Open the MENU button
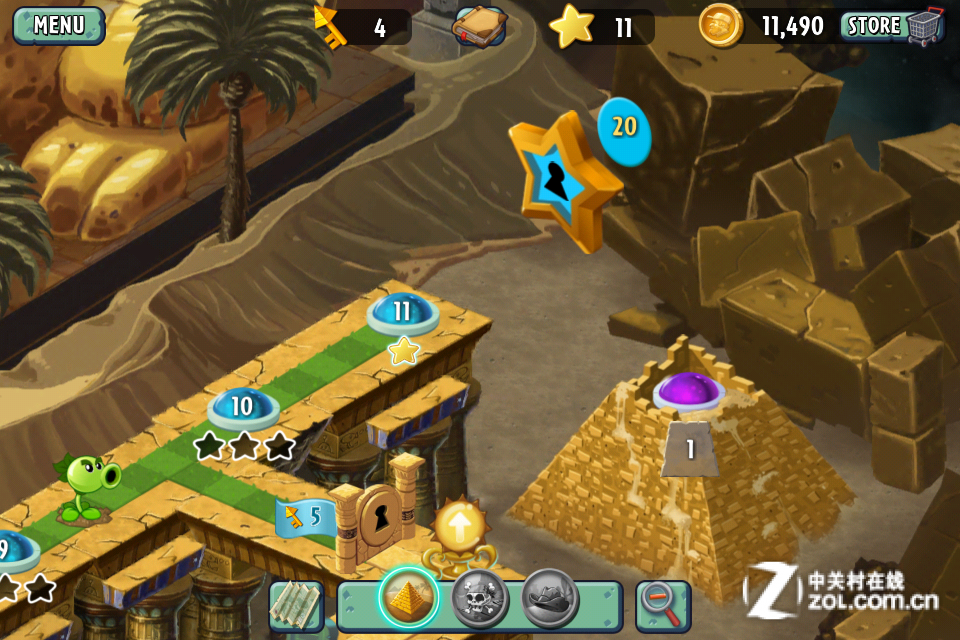 point(58,25)
